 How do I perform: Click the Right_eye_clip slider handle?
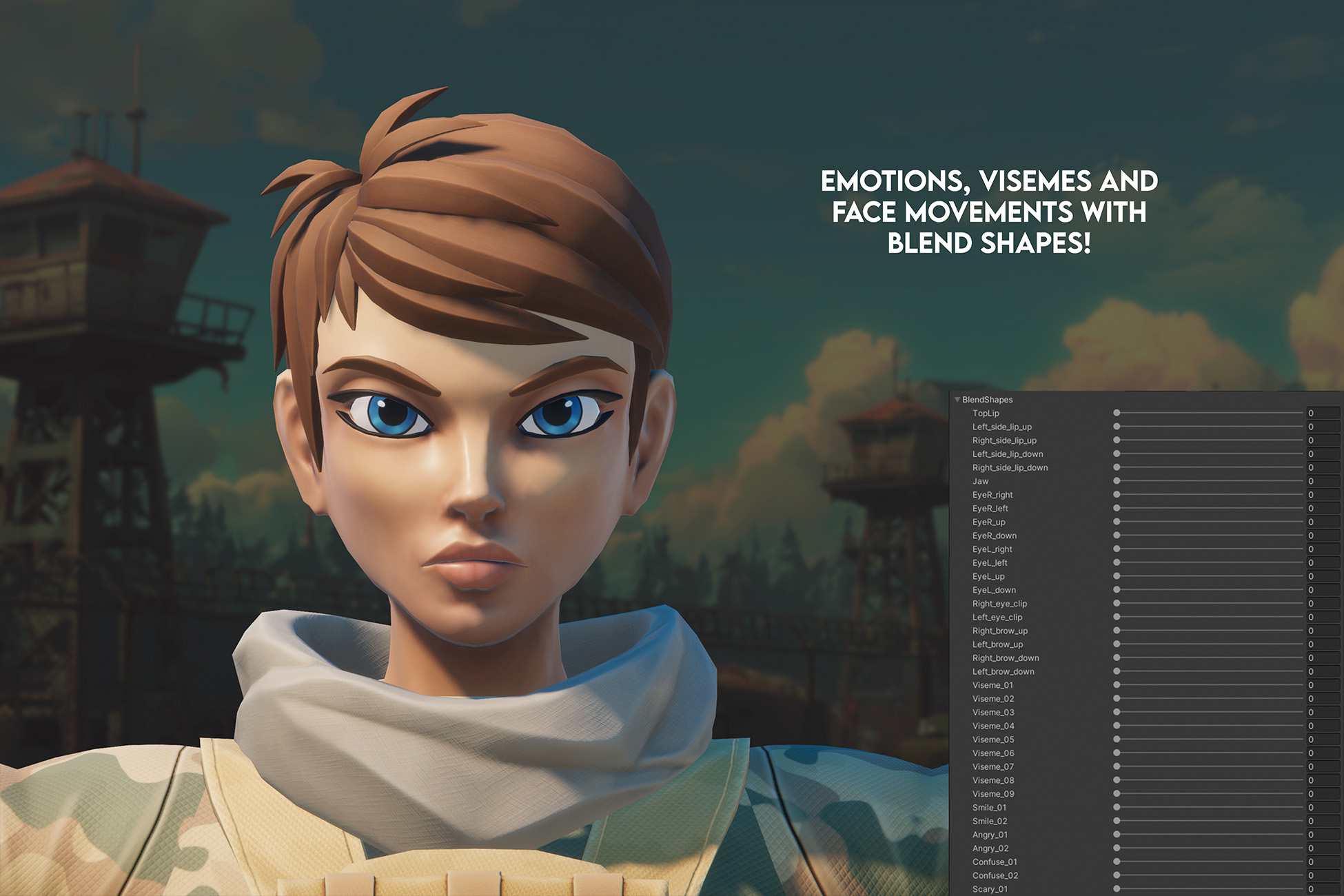point(1117,603)
